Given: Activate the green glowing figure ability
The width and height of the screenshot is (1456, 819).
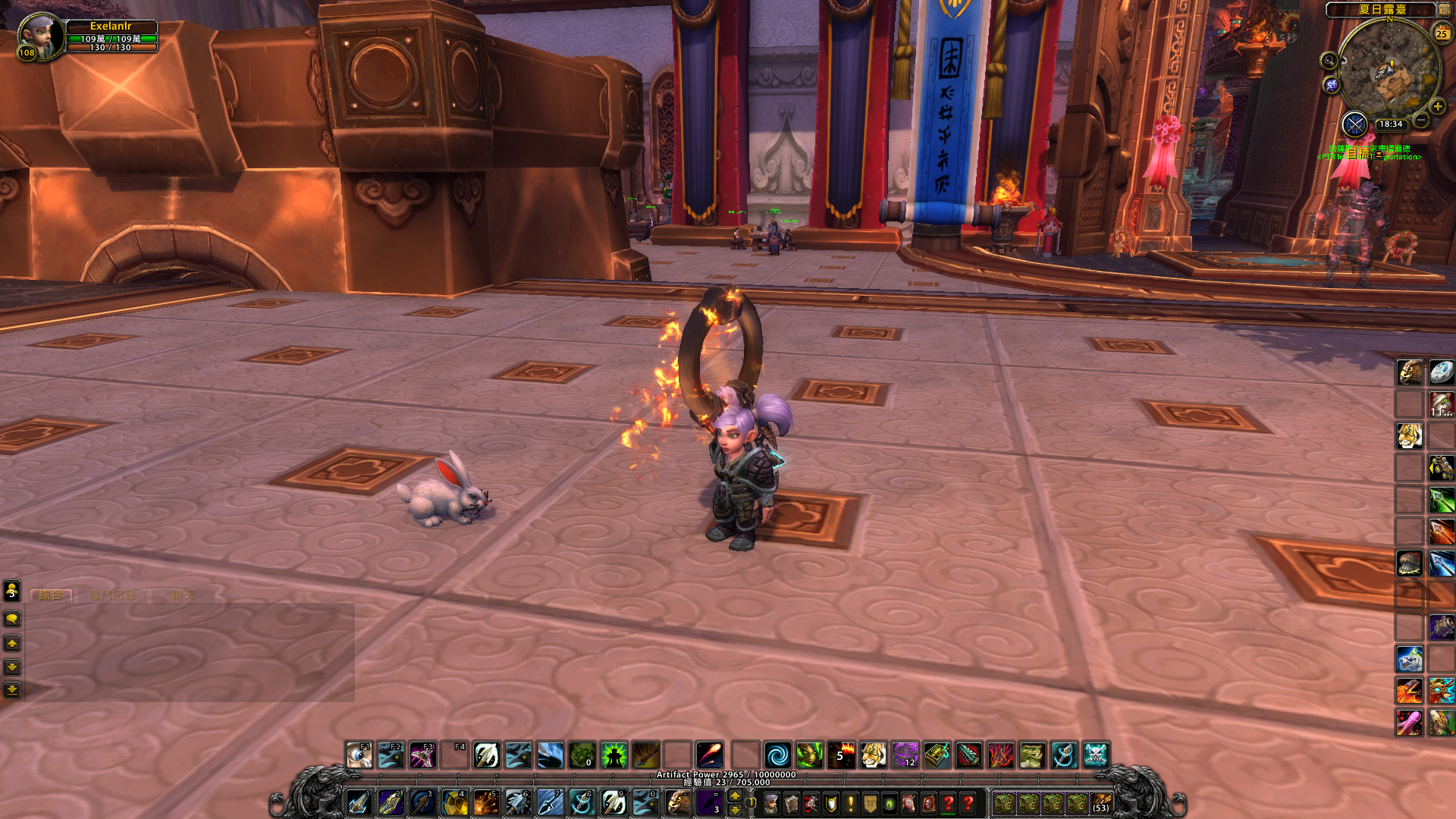Looking at the screenshot, I should tap(613, 755).
